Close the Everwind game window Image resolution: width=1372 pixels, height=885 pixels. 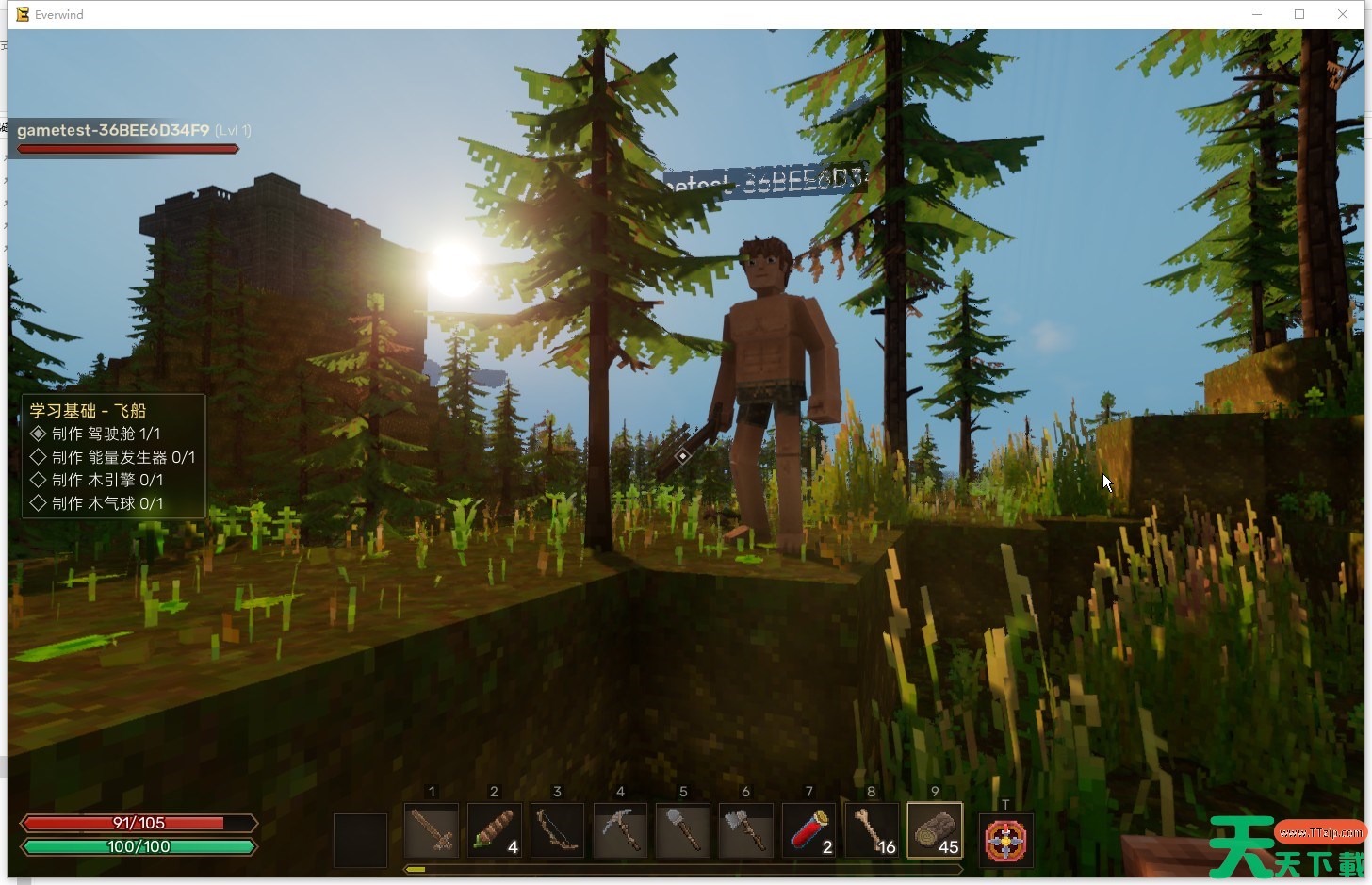coord(1343,14)
